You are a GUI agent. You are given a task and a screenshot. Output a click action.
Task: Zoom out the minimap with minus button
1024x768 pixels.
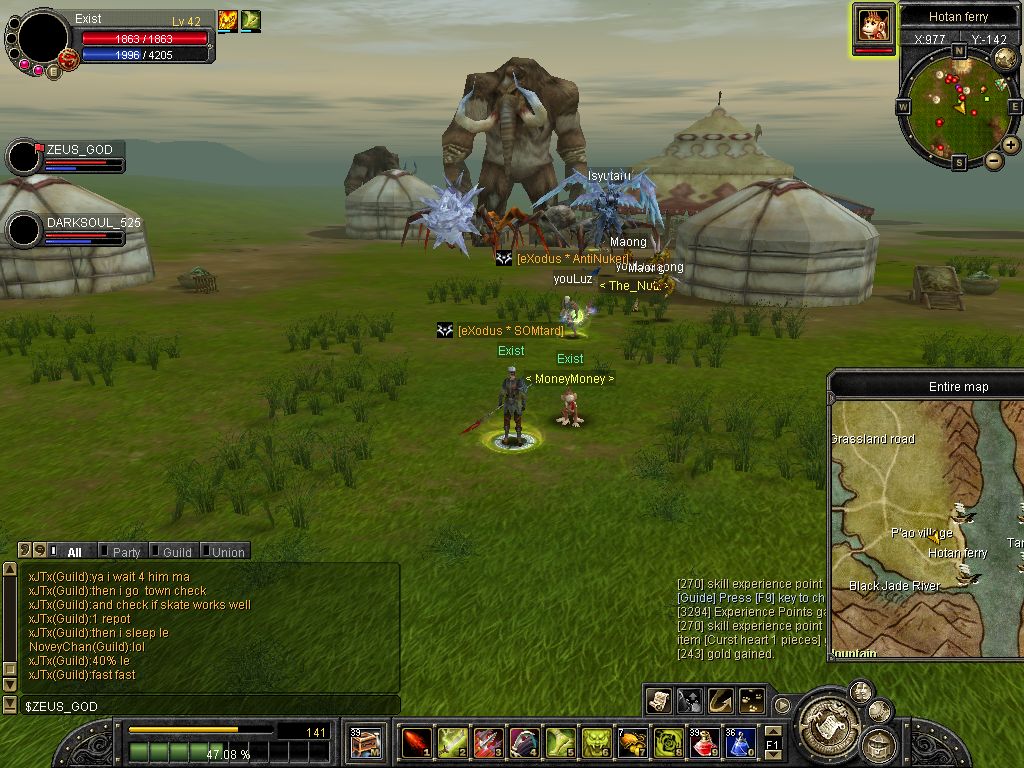tap(994, 160)
